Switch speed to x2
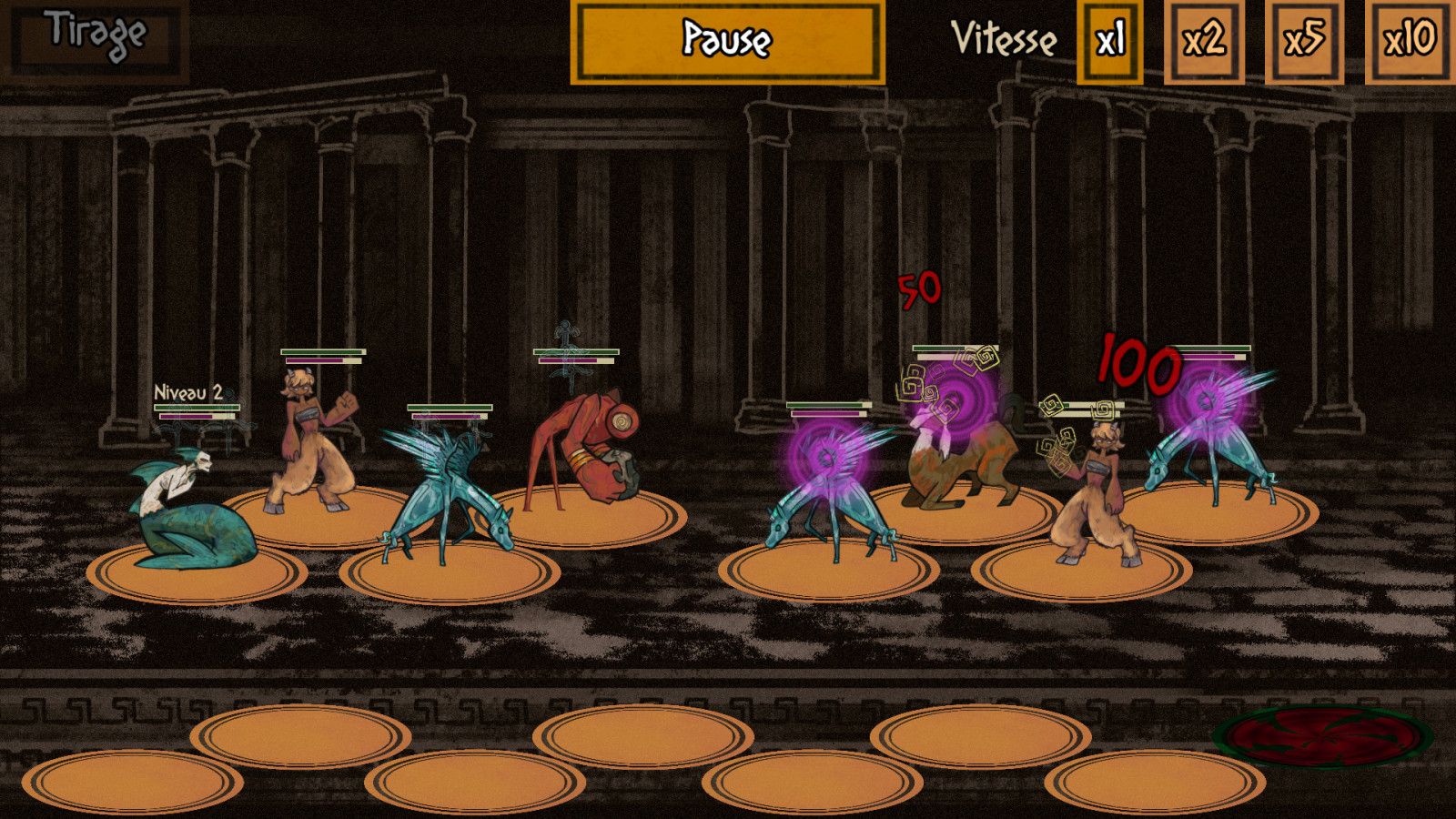 (1204, 42)
